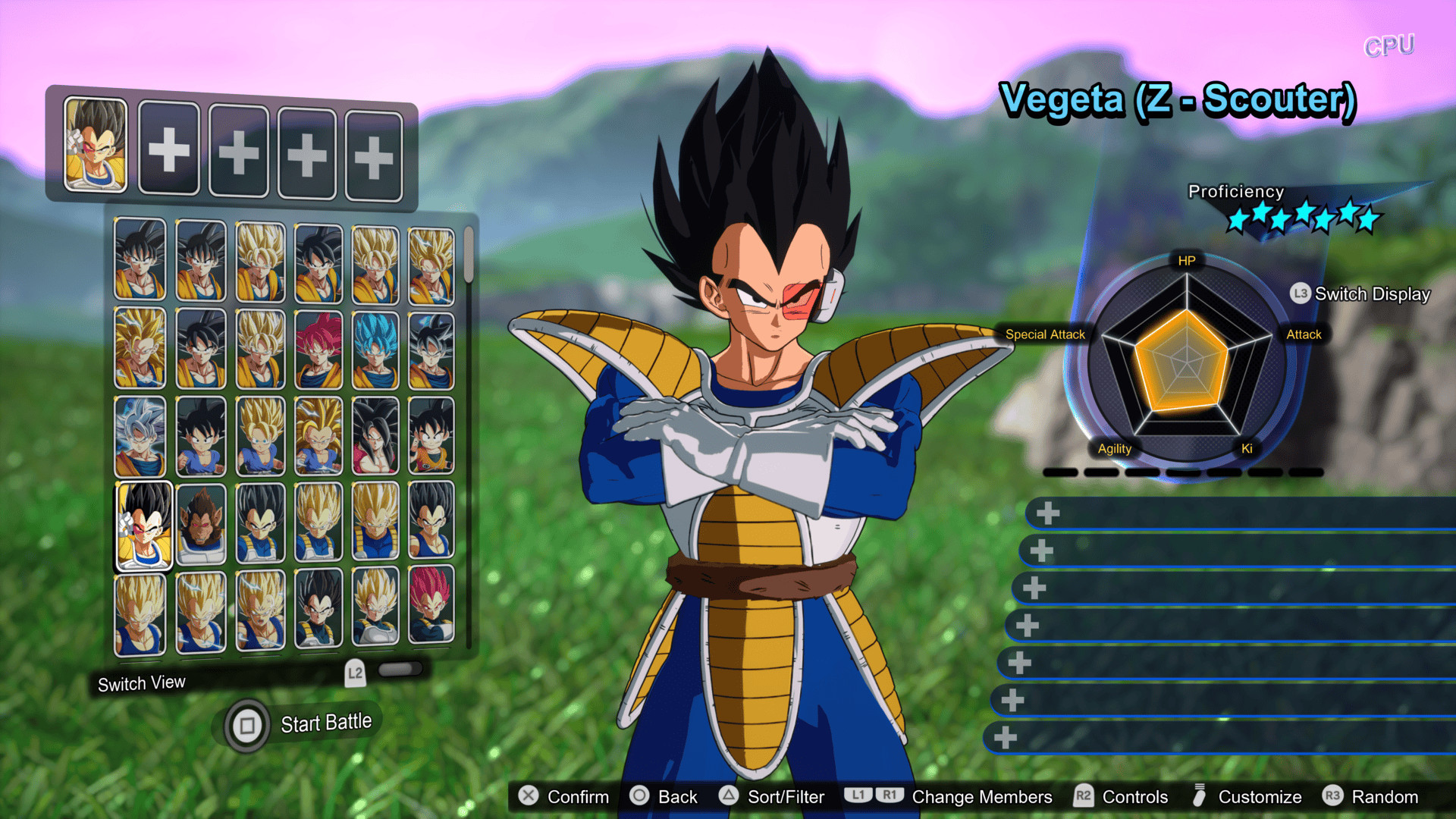Toggle Switch View with the L2 slider
This screenshot has width=1456, height=819.
point(400,668)
